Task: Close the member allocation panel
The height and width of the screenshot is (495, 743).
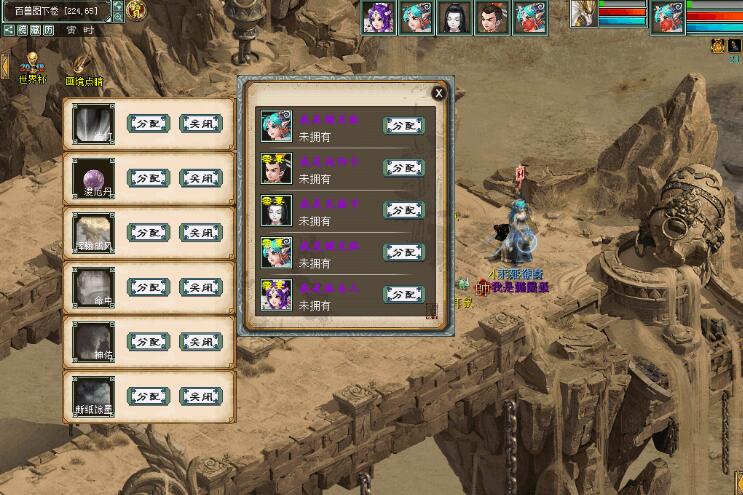Action: click(437, 93)
